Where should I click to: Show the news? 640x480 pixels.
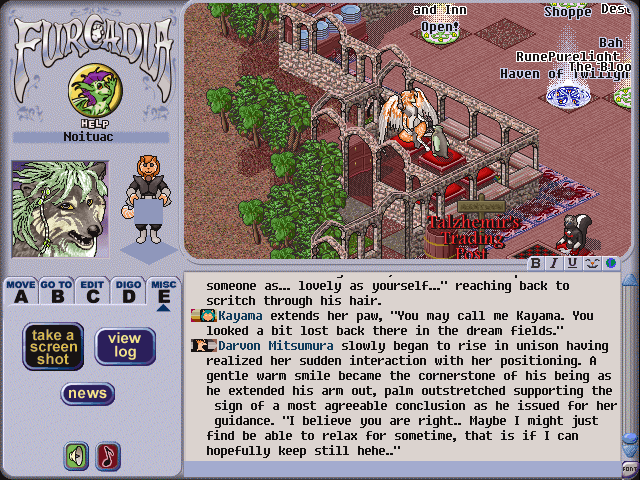click(x=88, y=394)
